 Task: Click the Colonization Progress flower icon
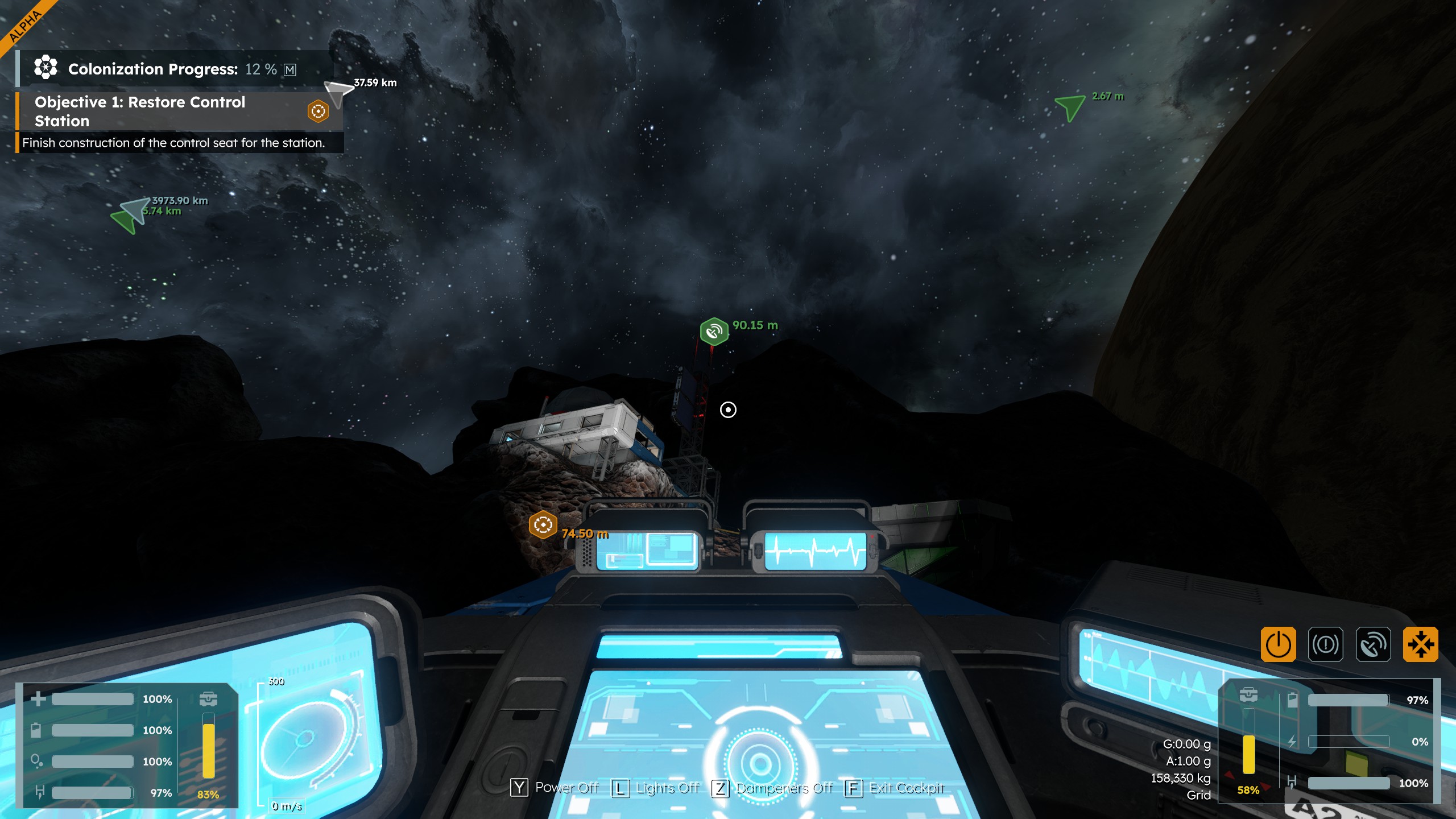[x=45, y=68]
